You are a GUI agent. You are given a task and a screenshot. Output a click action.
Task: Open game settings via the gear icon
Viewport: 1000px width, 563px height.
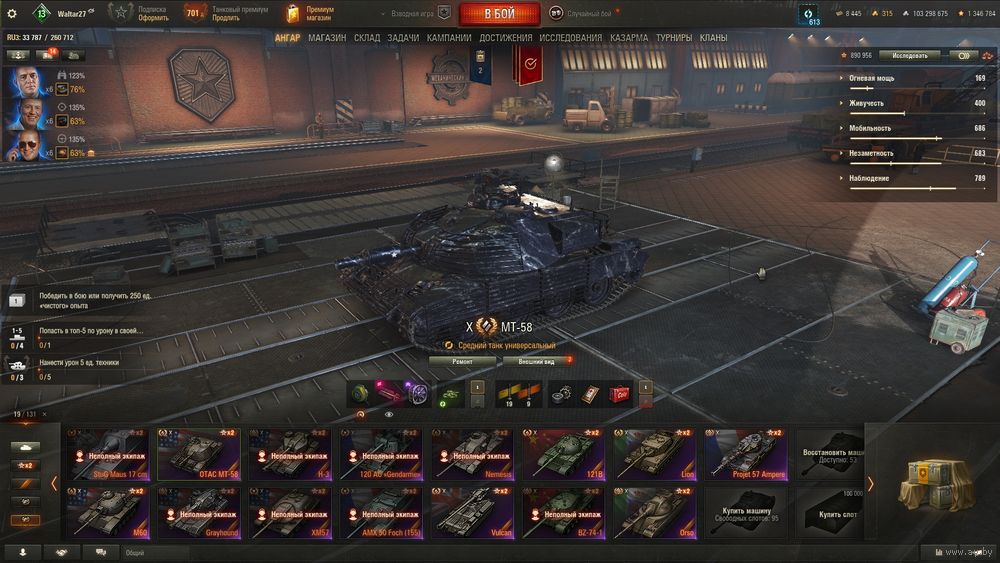pos(12,14)
